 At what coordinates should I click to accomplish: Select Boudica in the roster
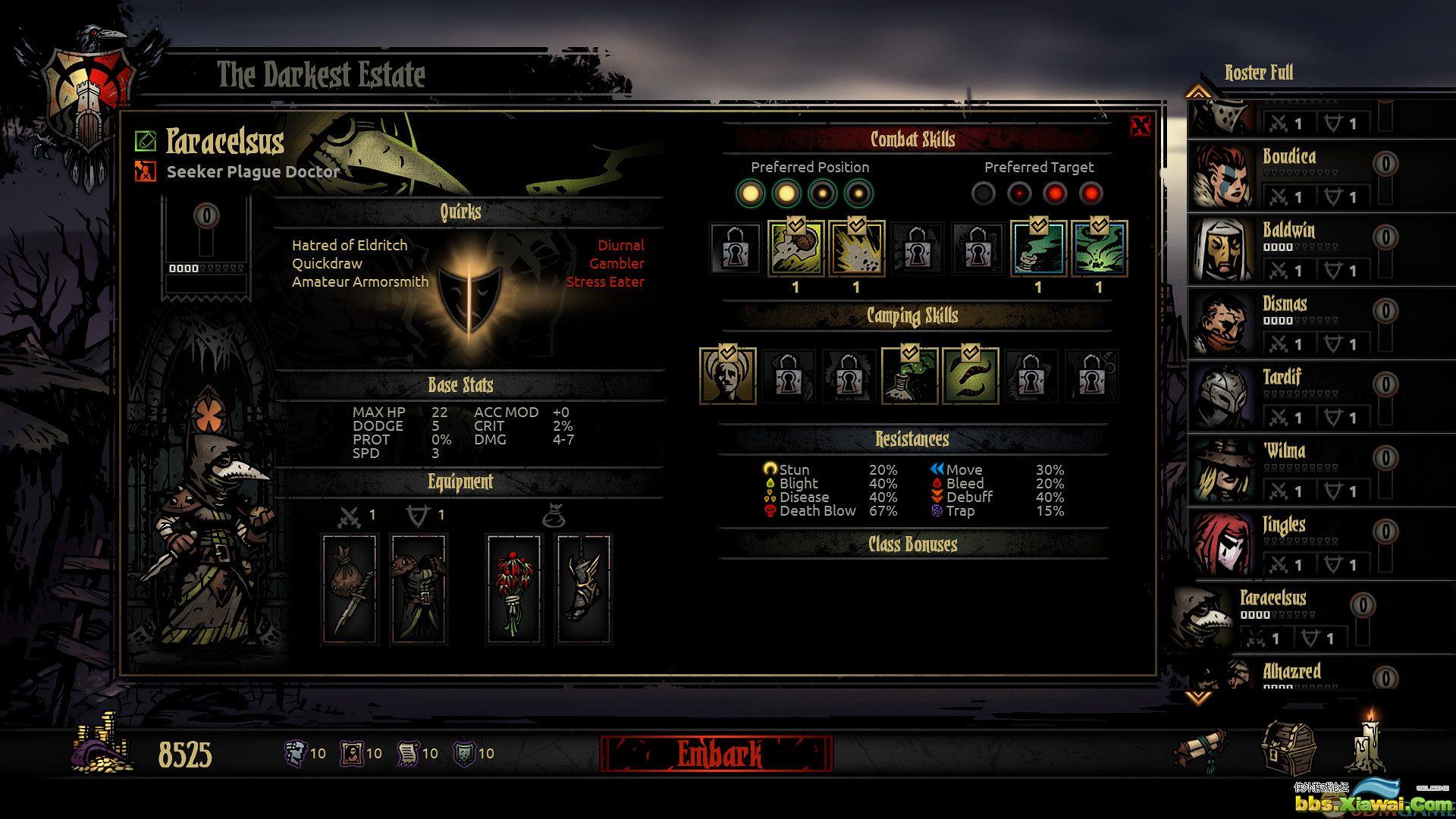pos(1289,176)
